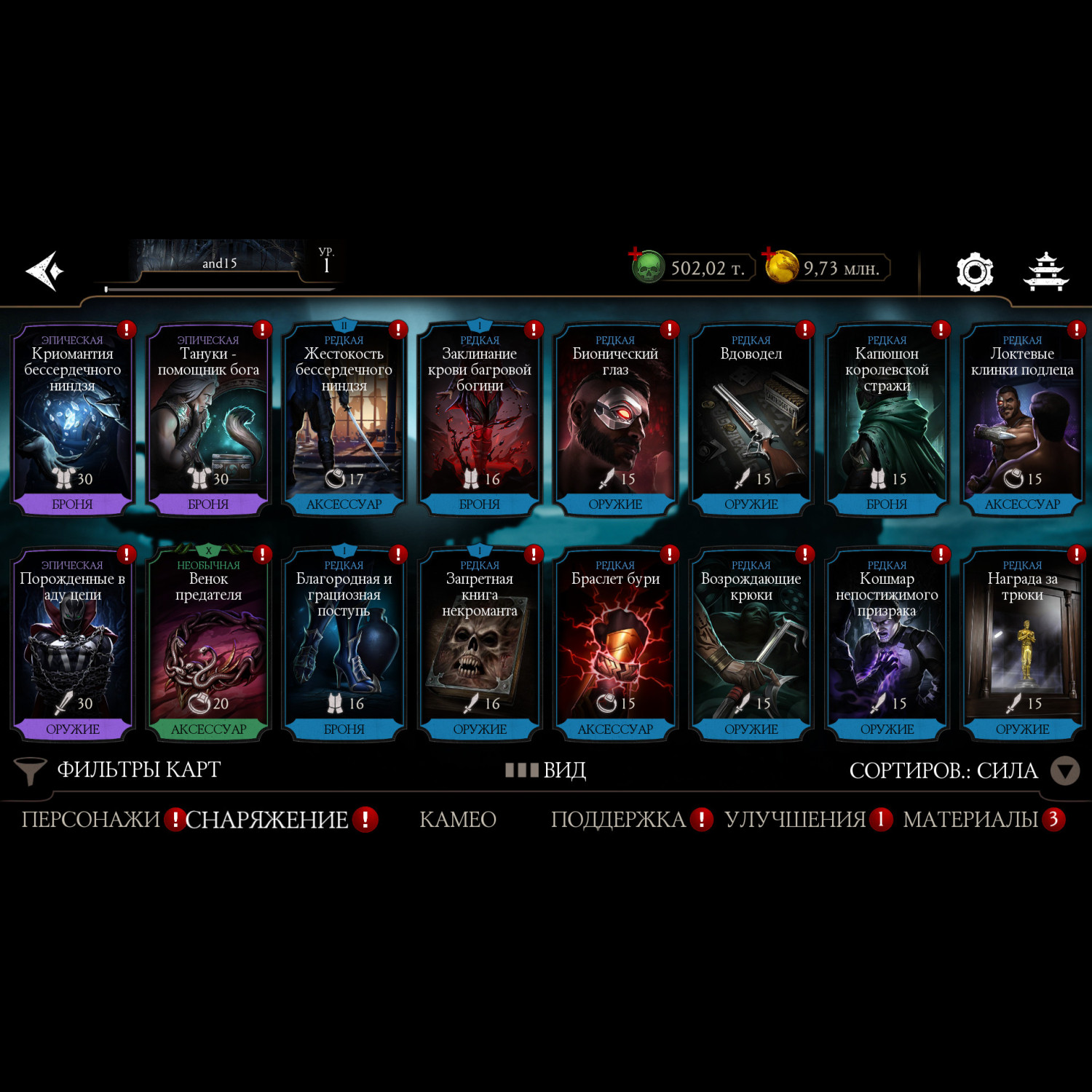The image size is (1092, 1092).
Task: Pick the Браслет бури accessory card
Action: coord(615,645)
